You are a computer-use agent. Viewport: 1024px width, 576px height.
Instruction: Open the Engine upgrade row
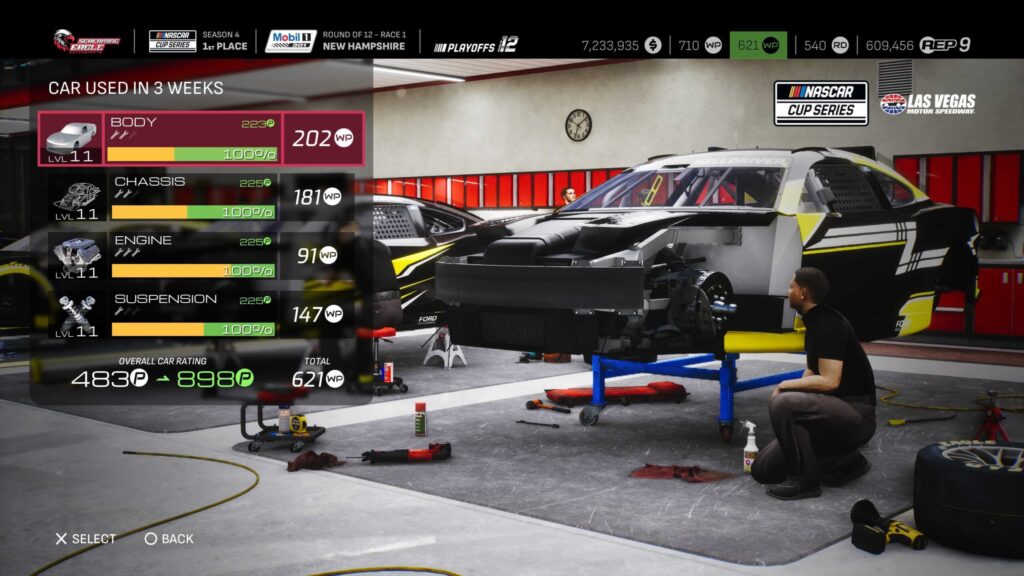click(x=190, y=255)
